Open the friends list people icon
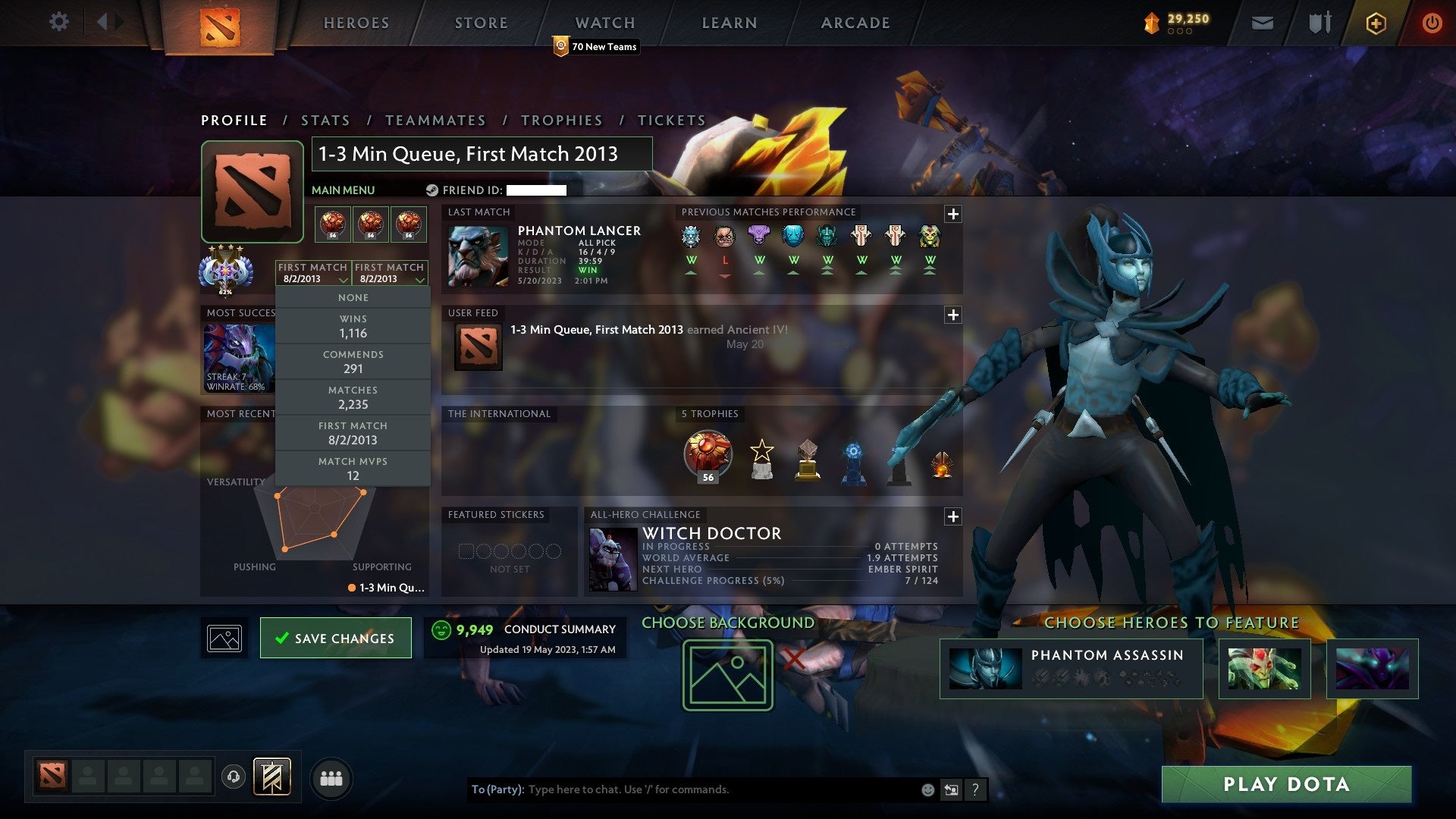The width and height of the screenshot is (1456, 819). (x=331, y=777)
